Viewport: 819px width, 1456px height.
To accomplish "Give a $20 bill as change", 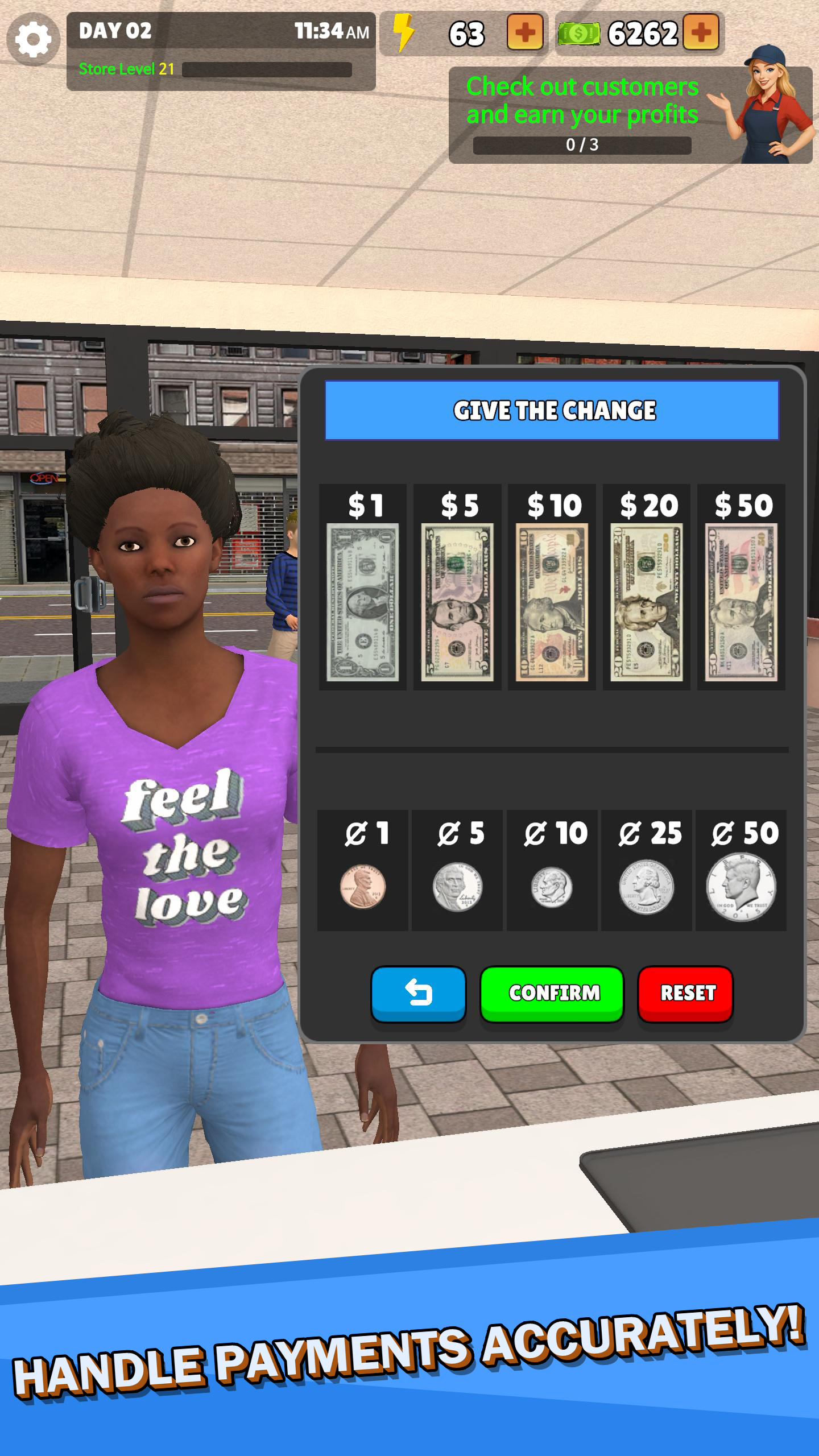I will pos(647,588).
